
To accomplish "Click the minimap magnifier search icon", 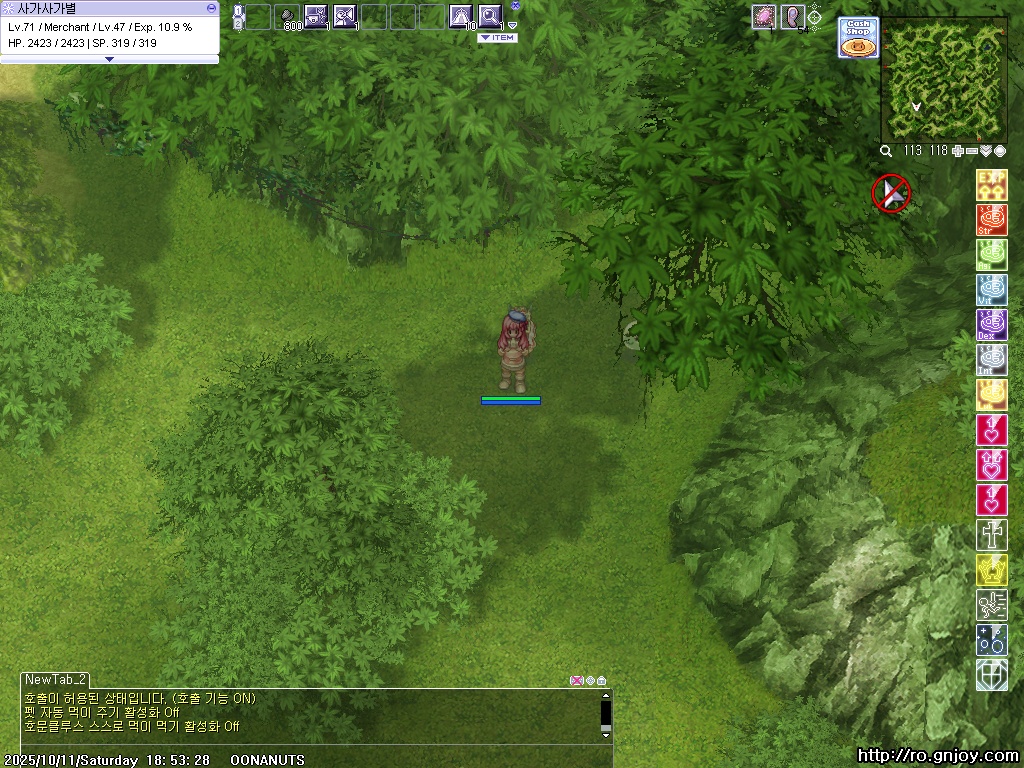I will 886,151.
